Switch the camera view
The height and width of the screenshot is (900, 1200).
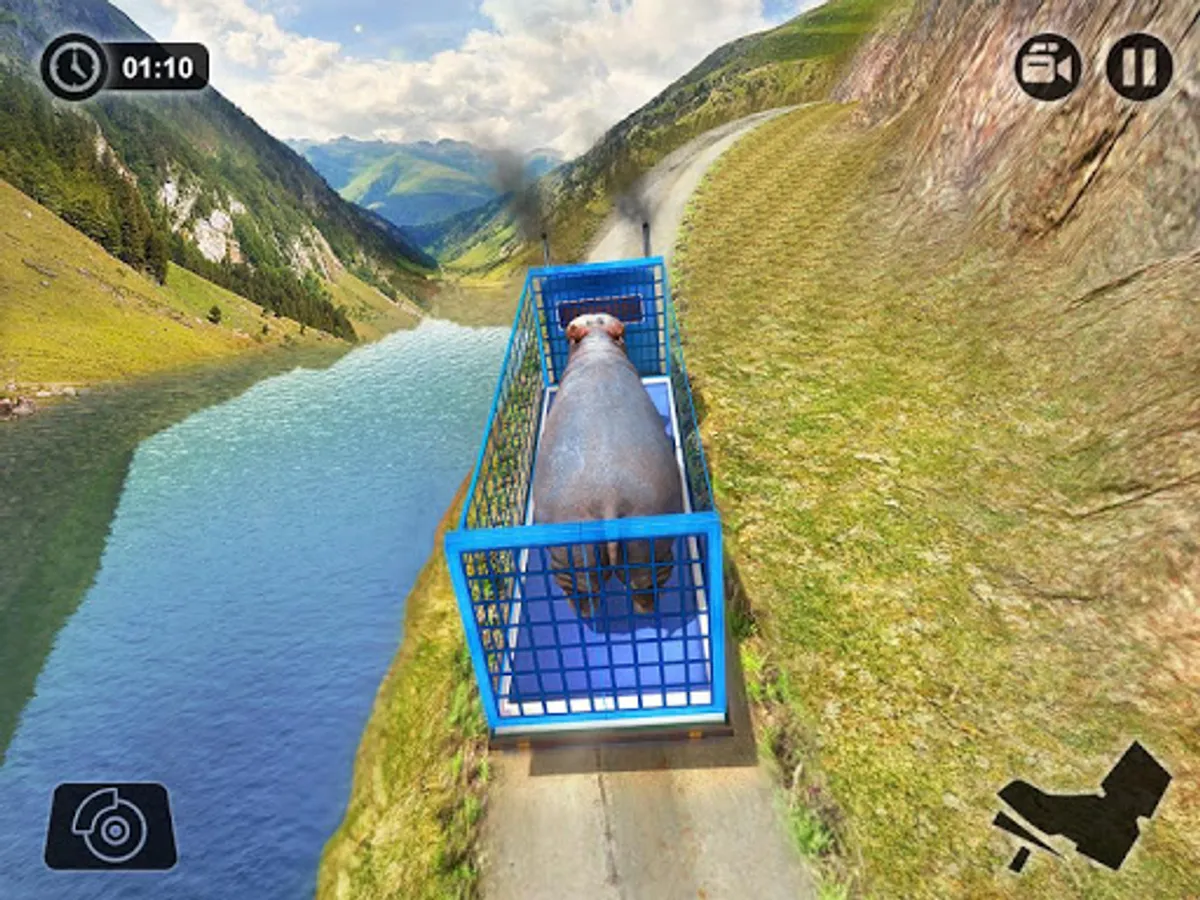point(1047,67)
